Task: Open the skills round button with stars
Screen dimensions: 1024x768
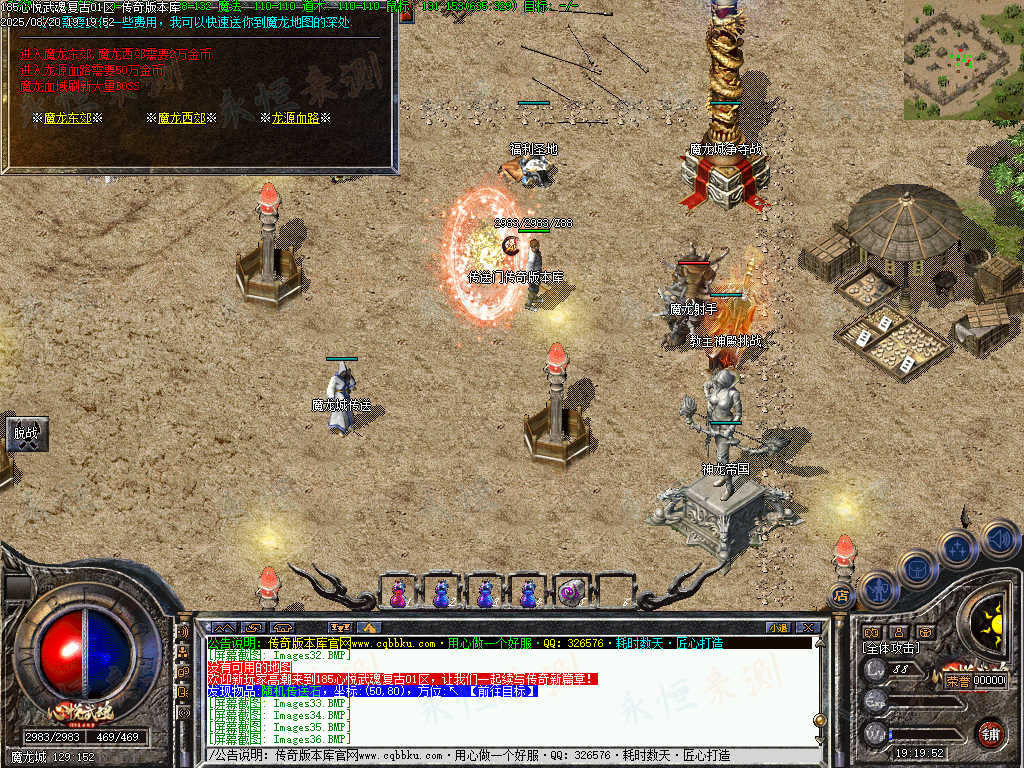Action: click(957, 548)
